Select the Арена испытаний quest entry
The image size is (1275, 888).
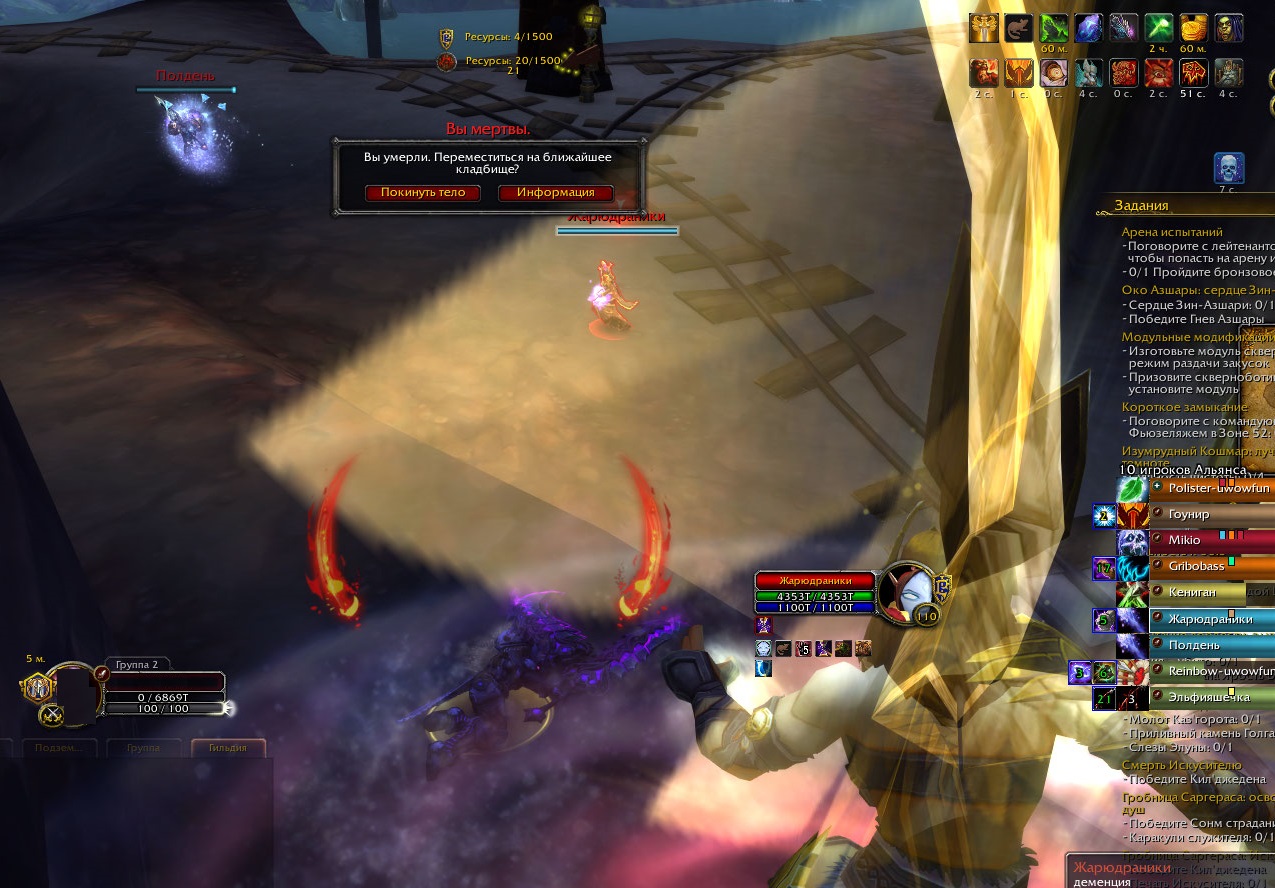pyautogui.click(x=1172, y=232)
